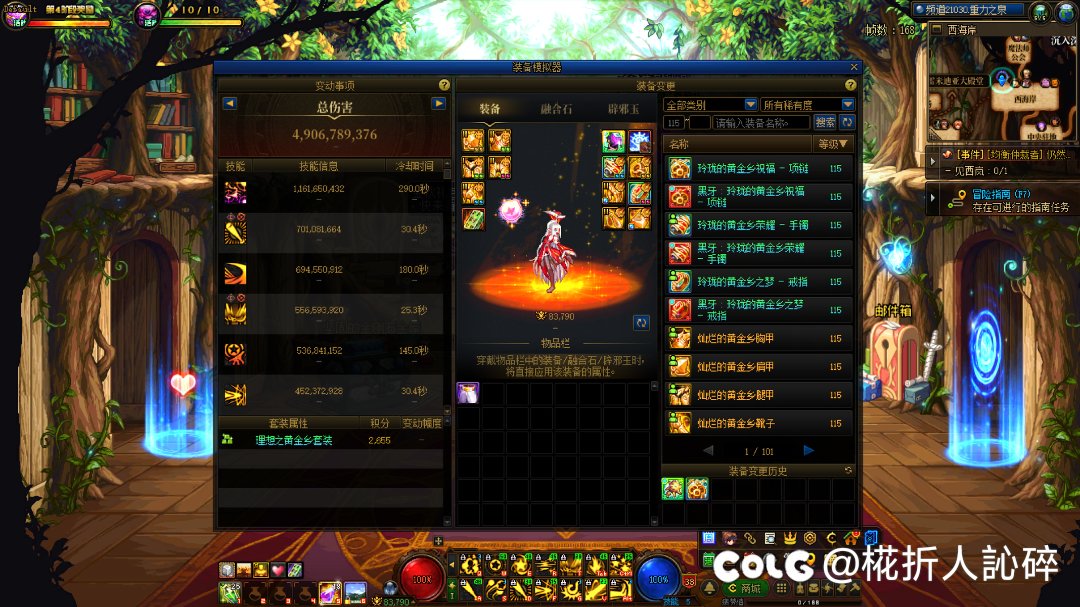The height and width of the screenshot is (607, 1080).
Task: Go to next equipment list page
Action: point(809,451)
